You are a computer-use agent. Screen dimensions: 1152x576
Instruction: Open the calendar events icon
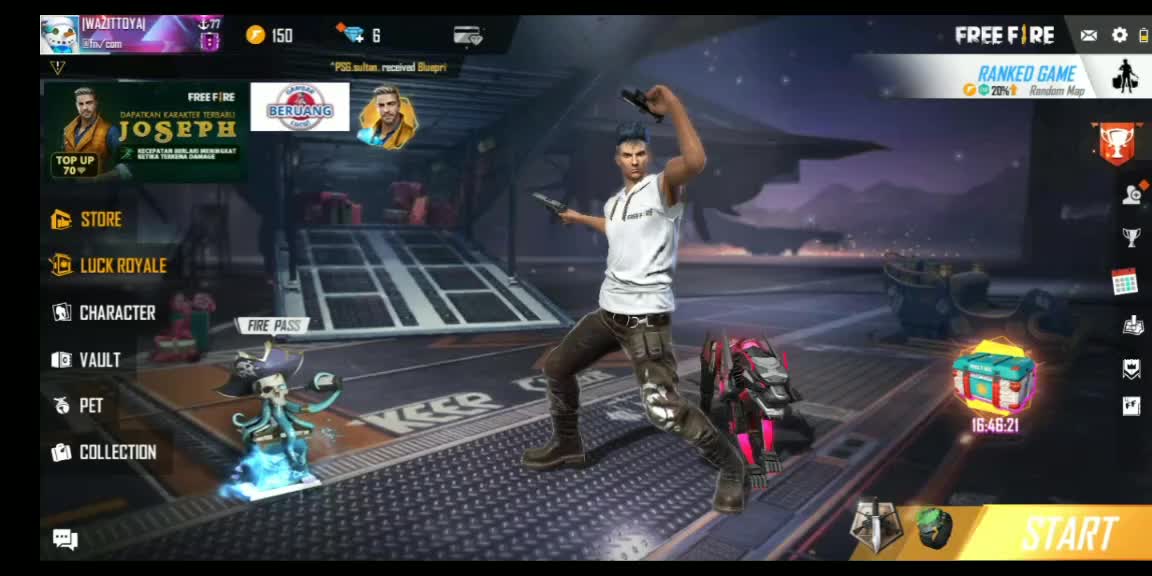(1125, 282)
